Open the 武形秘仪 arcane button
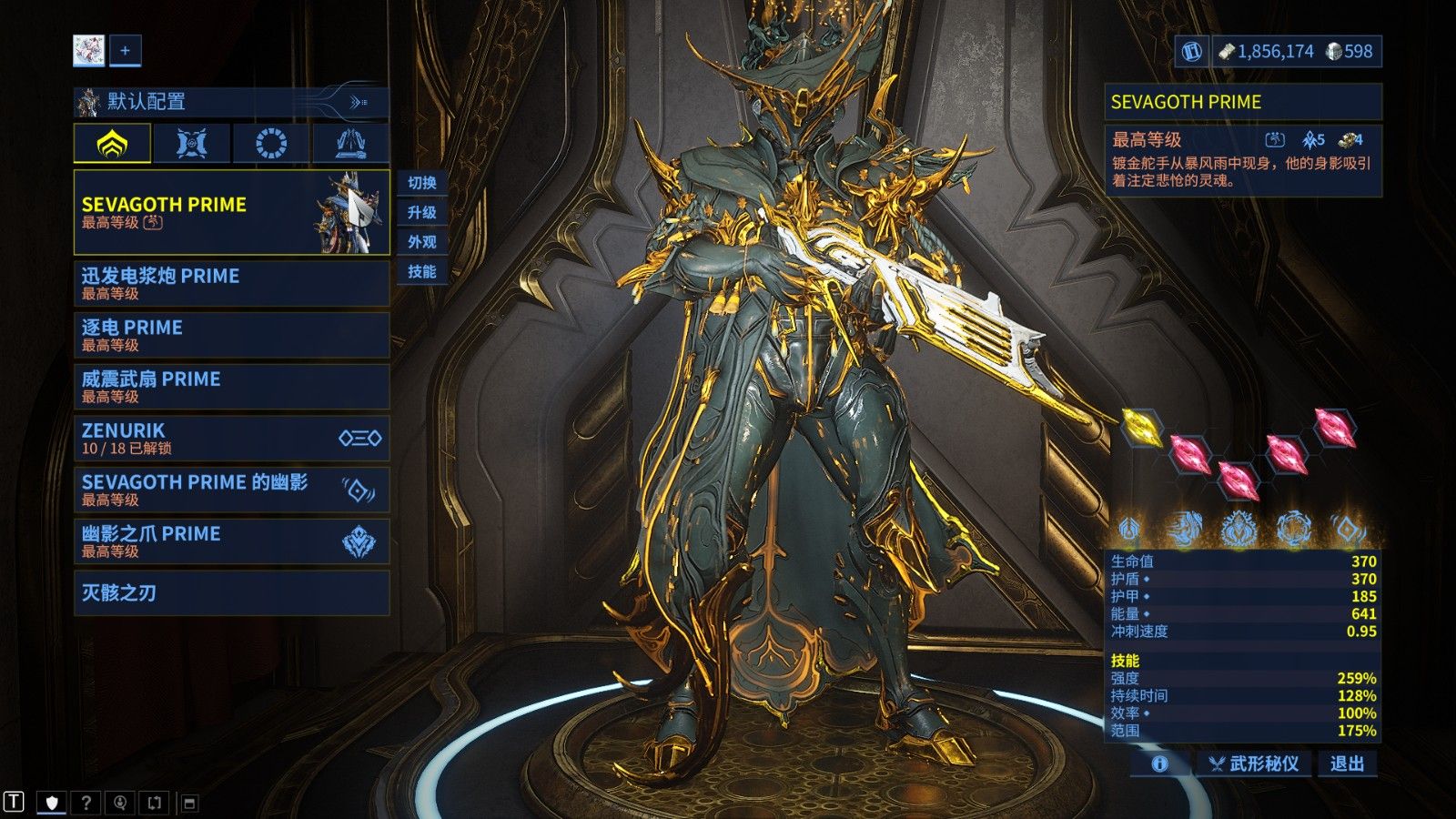 point(1253,763)
